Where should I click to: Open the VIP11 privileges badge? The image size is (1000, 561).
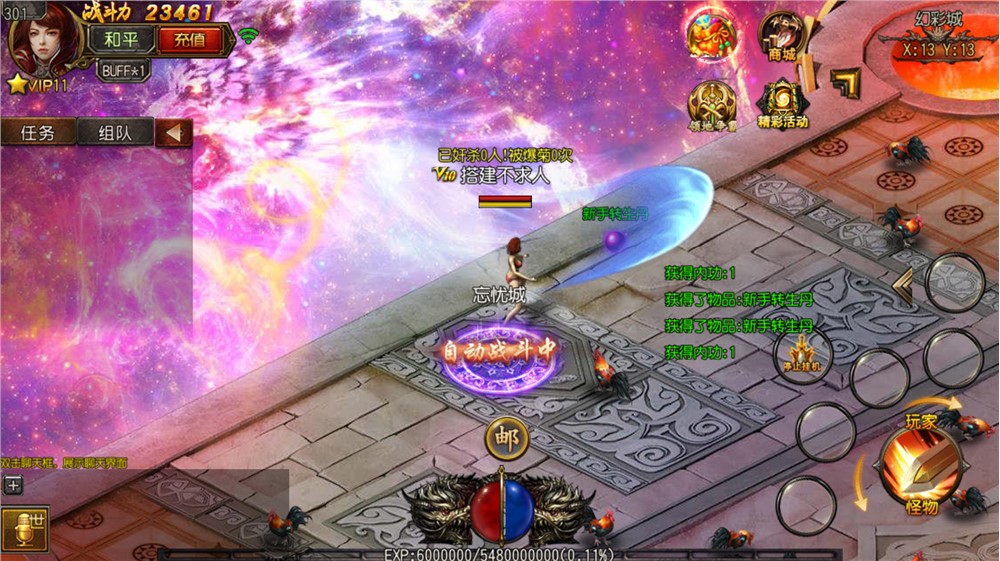[x=36, y=85]
